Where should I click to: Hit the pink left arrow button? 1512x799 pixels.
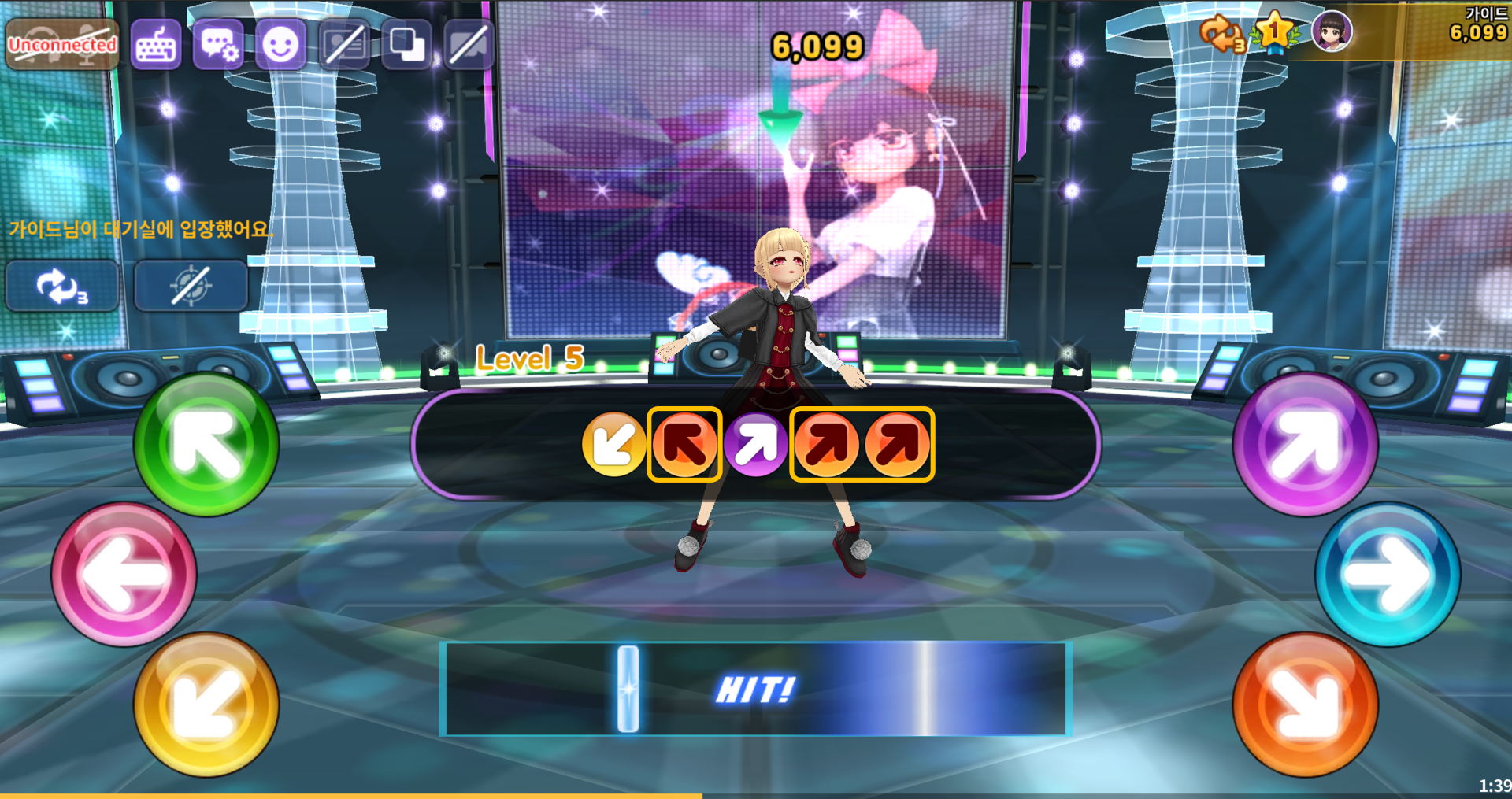point(124,575)
